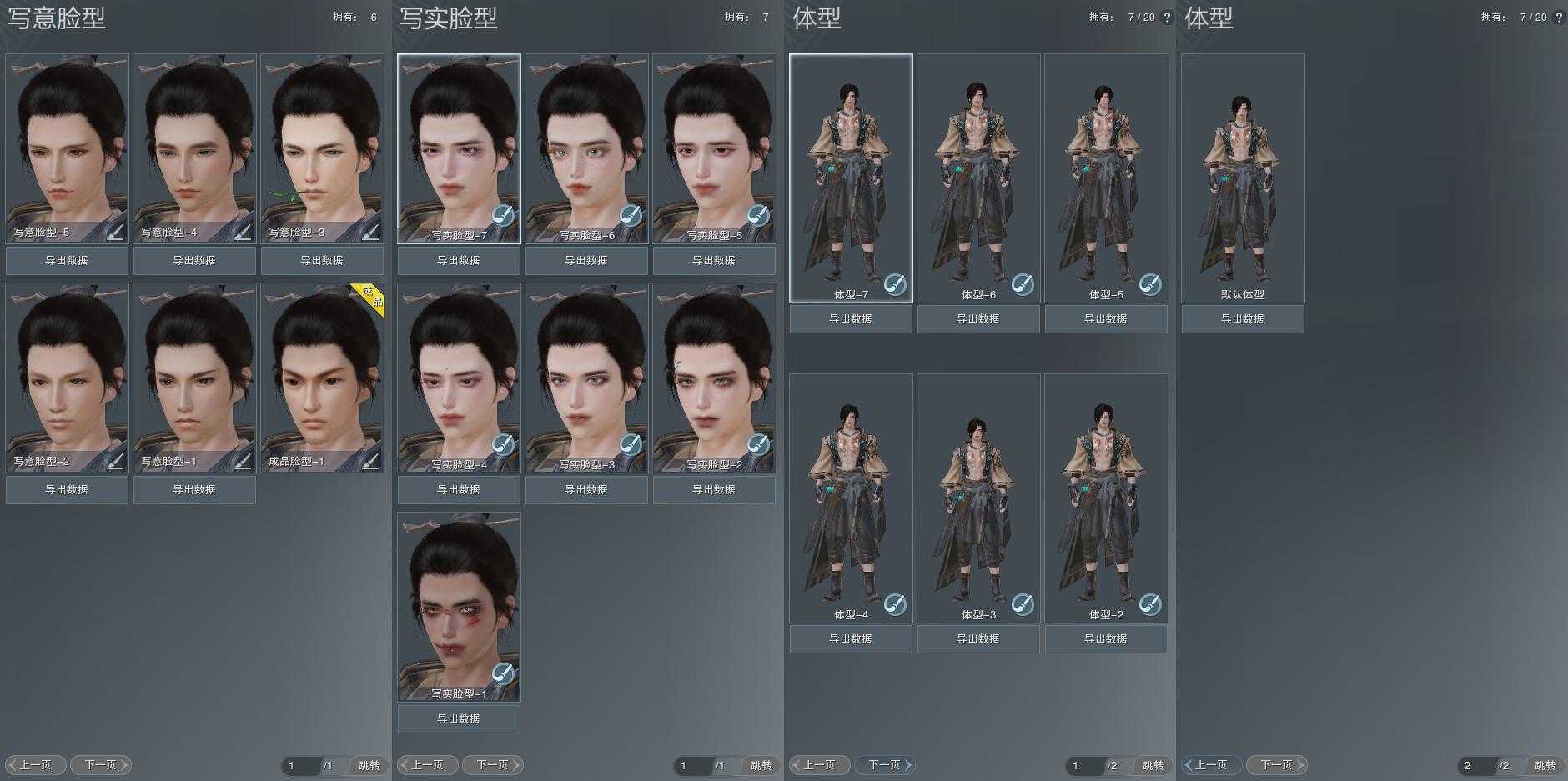Select the 写实脸型-6 face thumbnail
1568x781 pixels.
click(586, 142)
